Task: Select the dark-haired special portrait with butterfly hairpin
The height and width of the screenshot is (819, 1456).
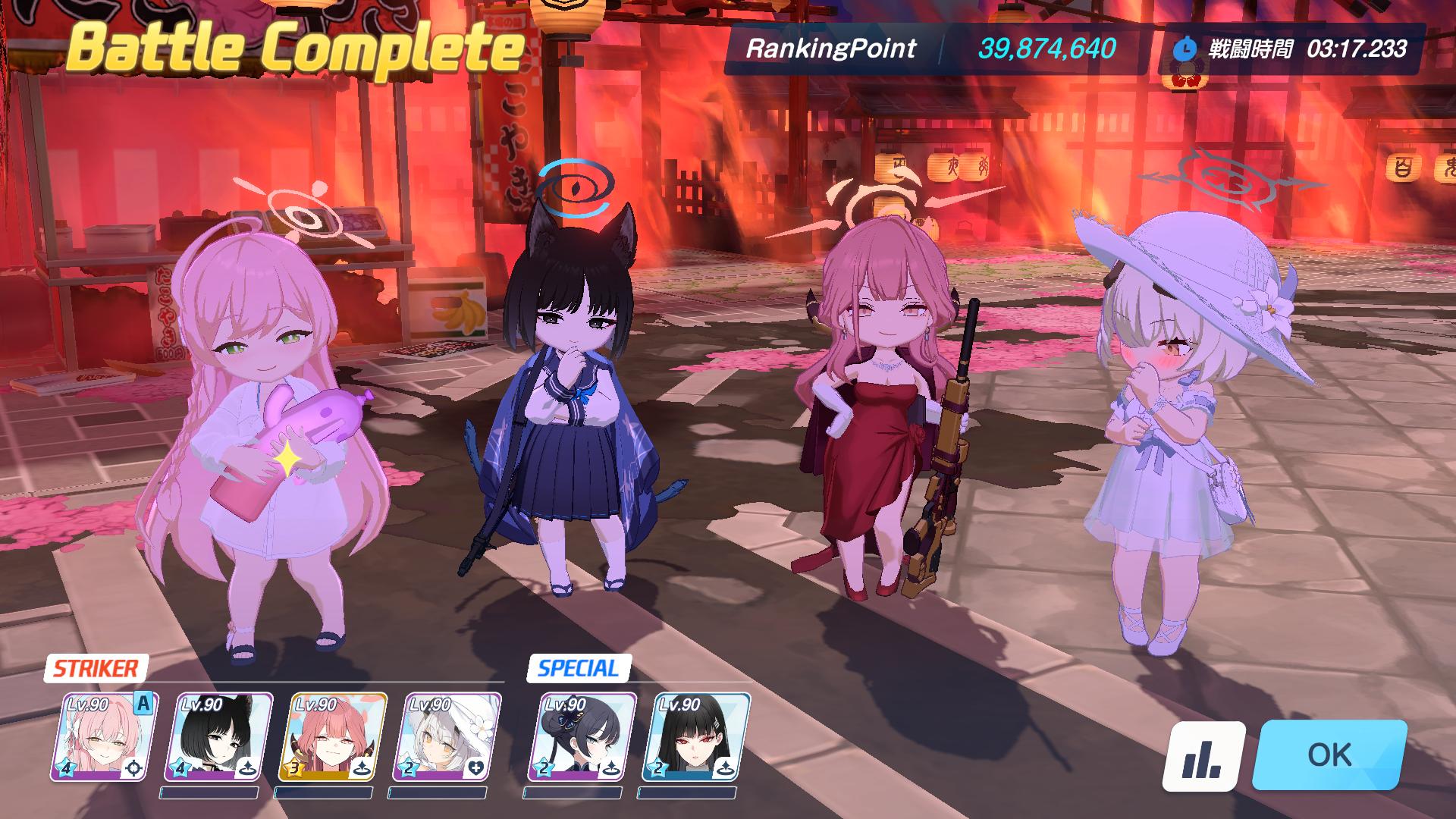Action: 582,737
